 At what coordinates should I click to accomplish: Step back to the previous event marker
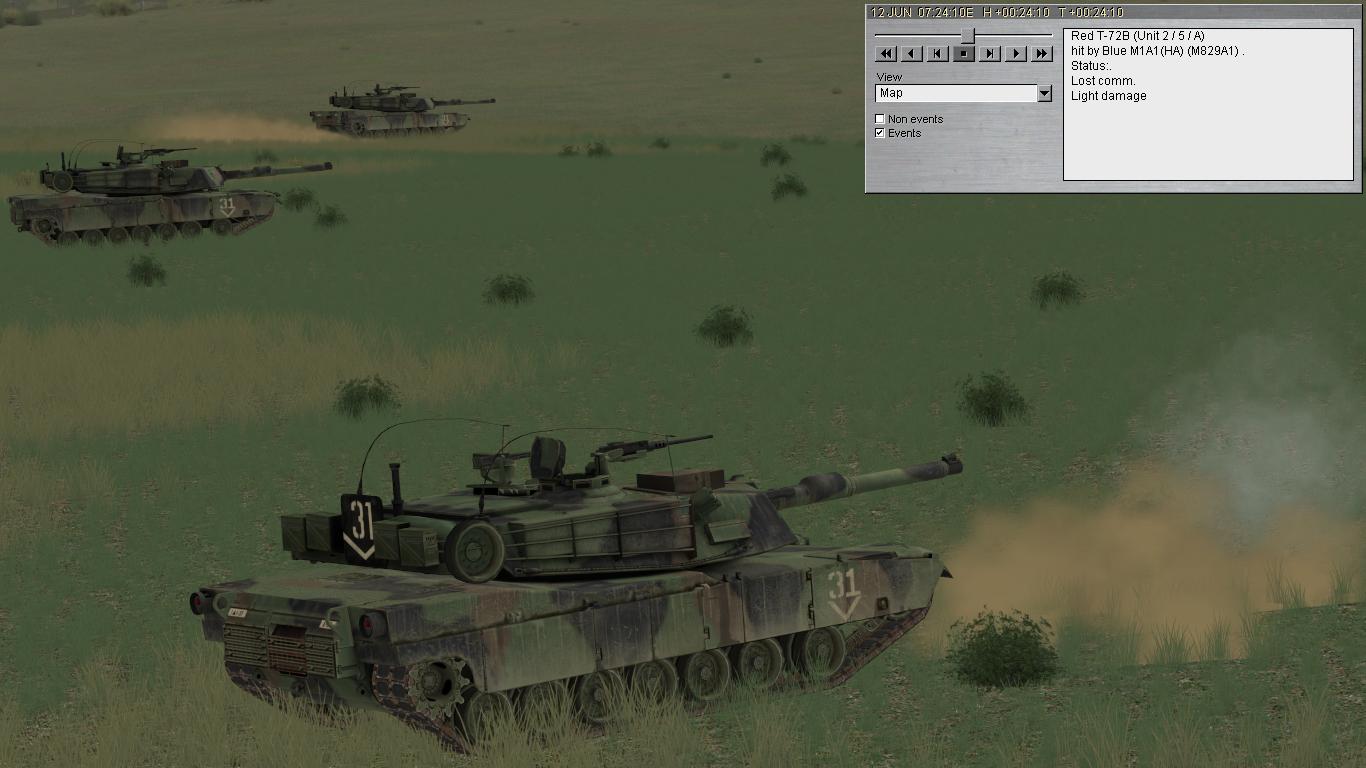tap(937, 53)
